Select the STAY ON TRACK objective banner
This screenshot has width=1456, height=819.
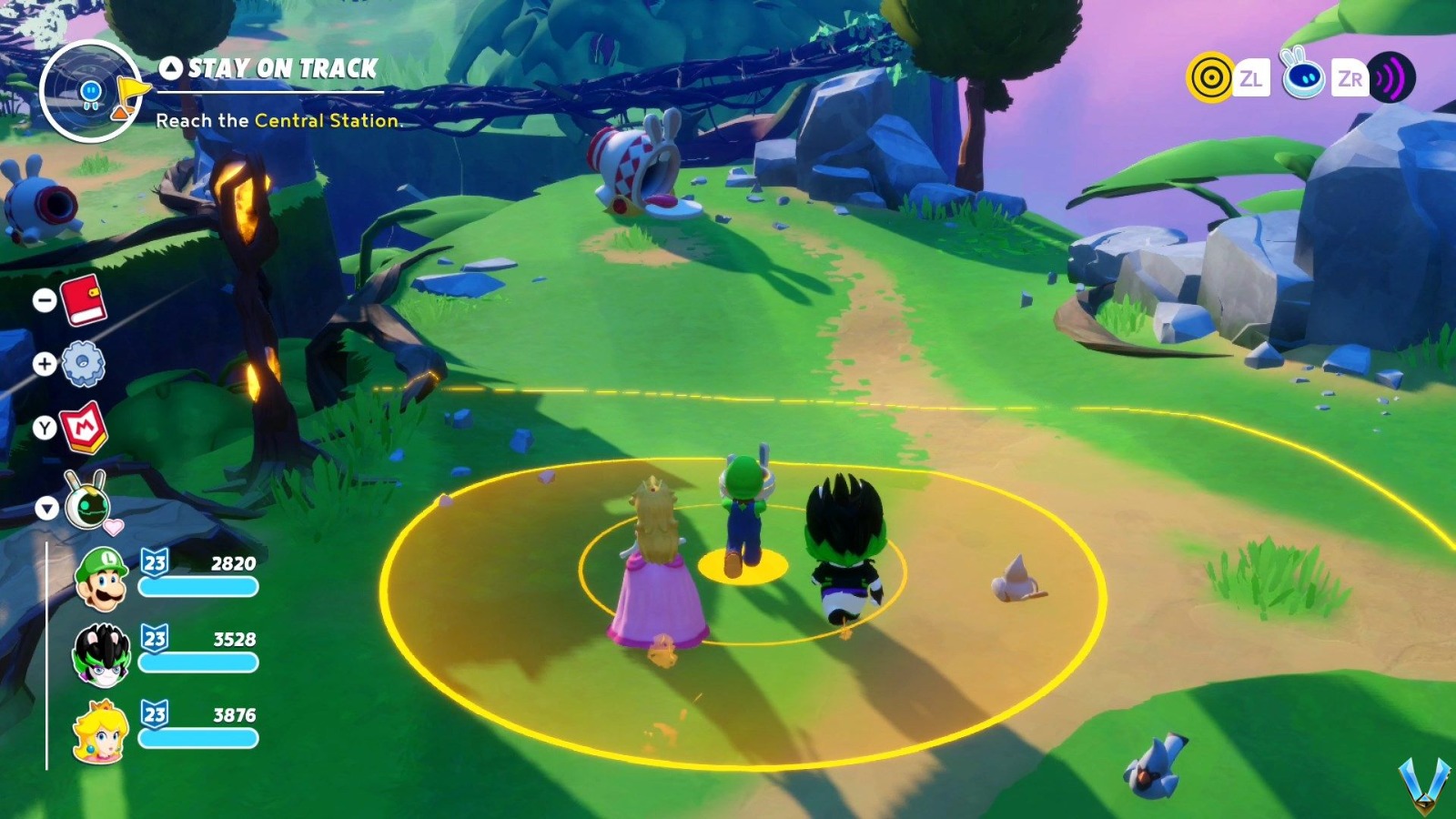(268, 67)
